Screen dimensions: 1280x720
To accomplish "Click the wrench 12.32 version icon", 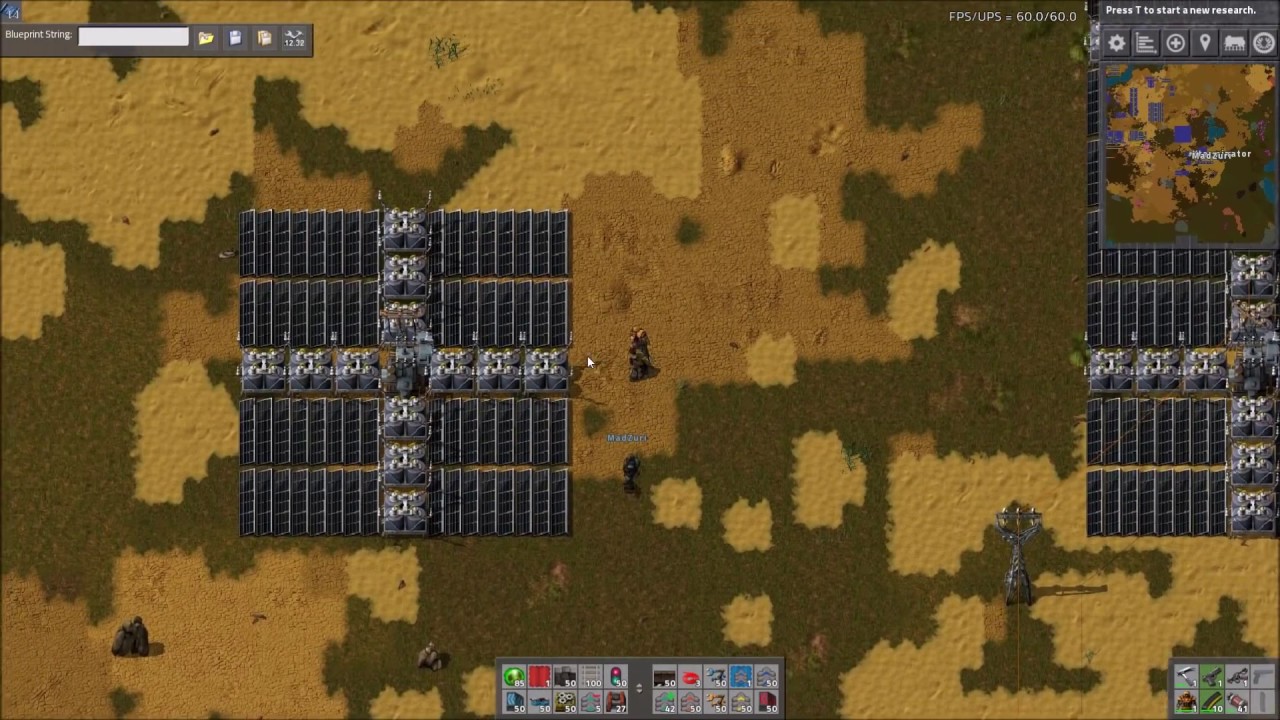I will point(293,38).
